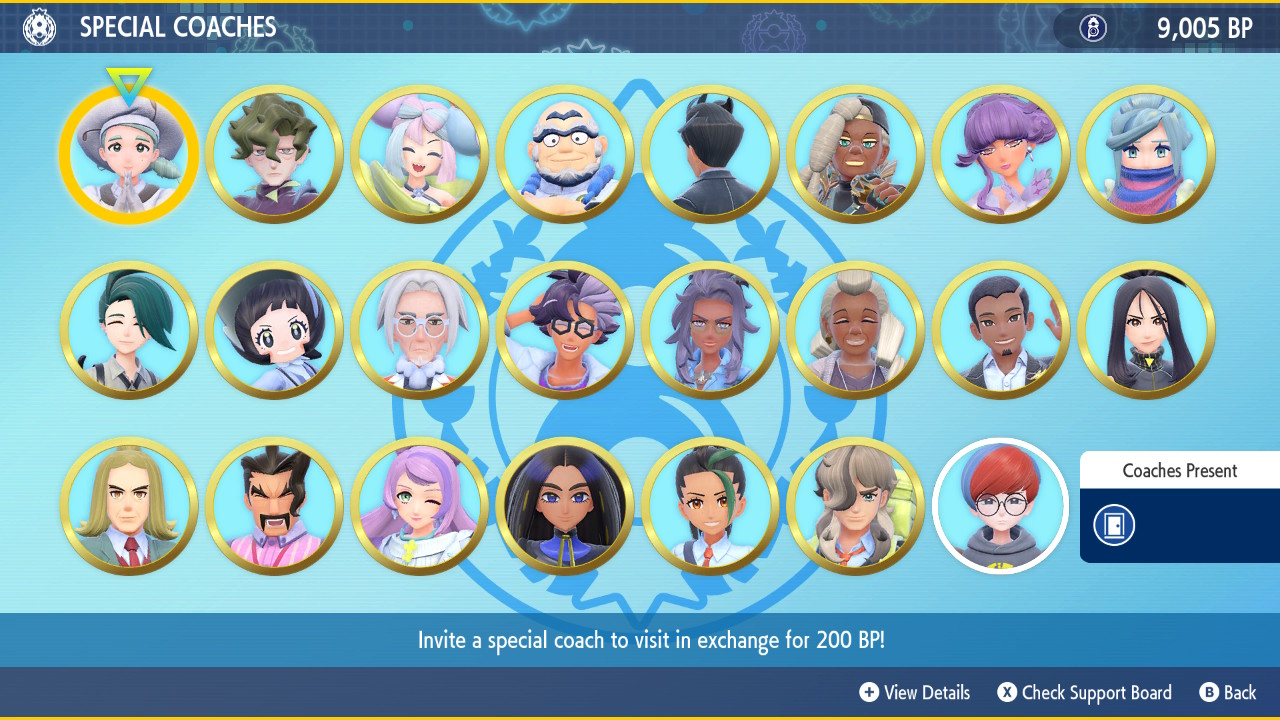This screenshot has height=720, width=1280.
Task: Select Arven's coach portrait
Action: [x=856, y=506]
